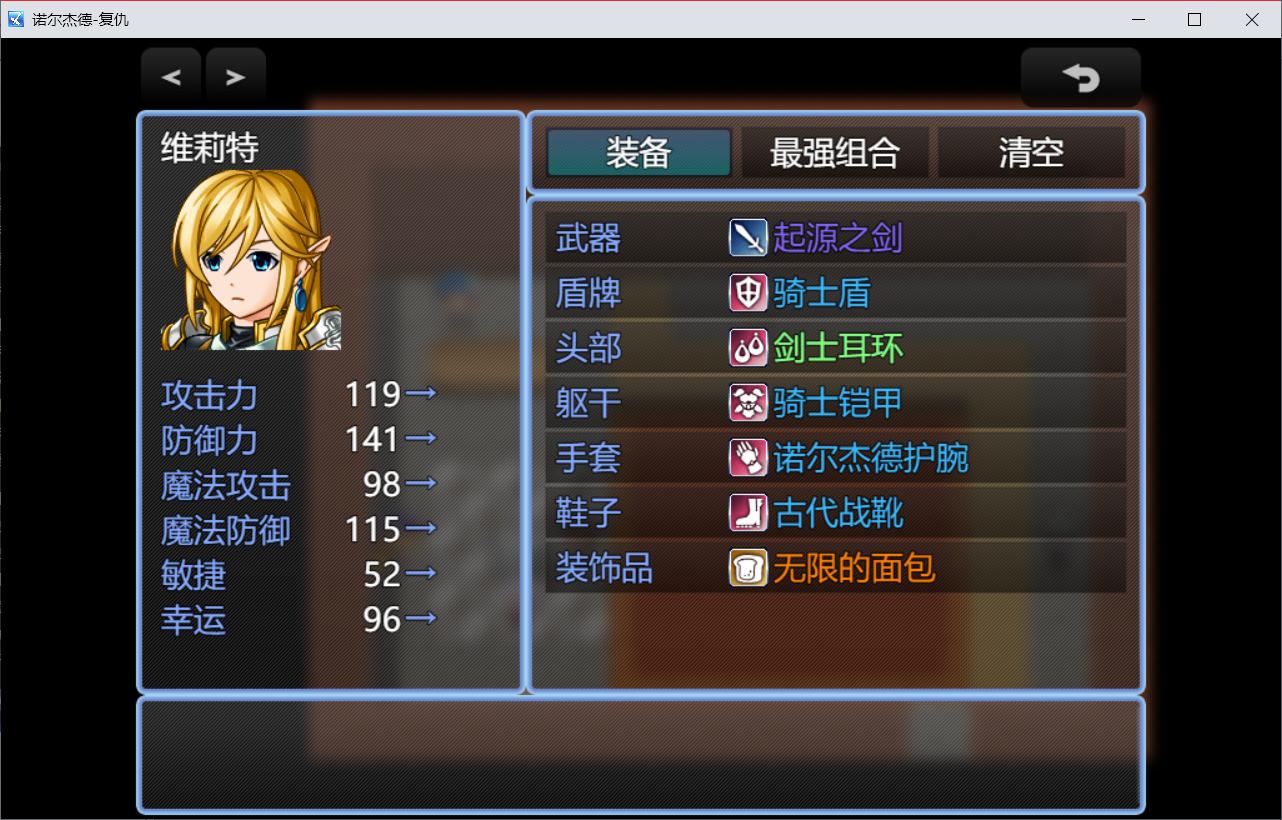Click the sword icon next to 起源之剑
Screen dimensions: 1282x820
748,238
